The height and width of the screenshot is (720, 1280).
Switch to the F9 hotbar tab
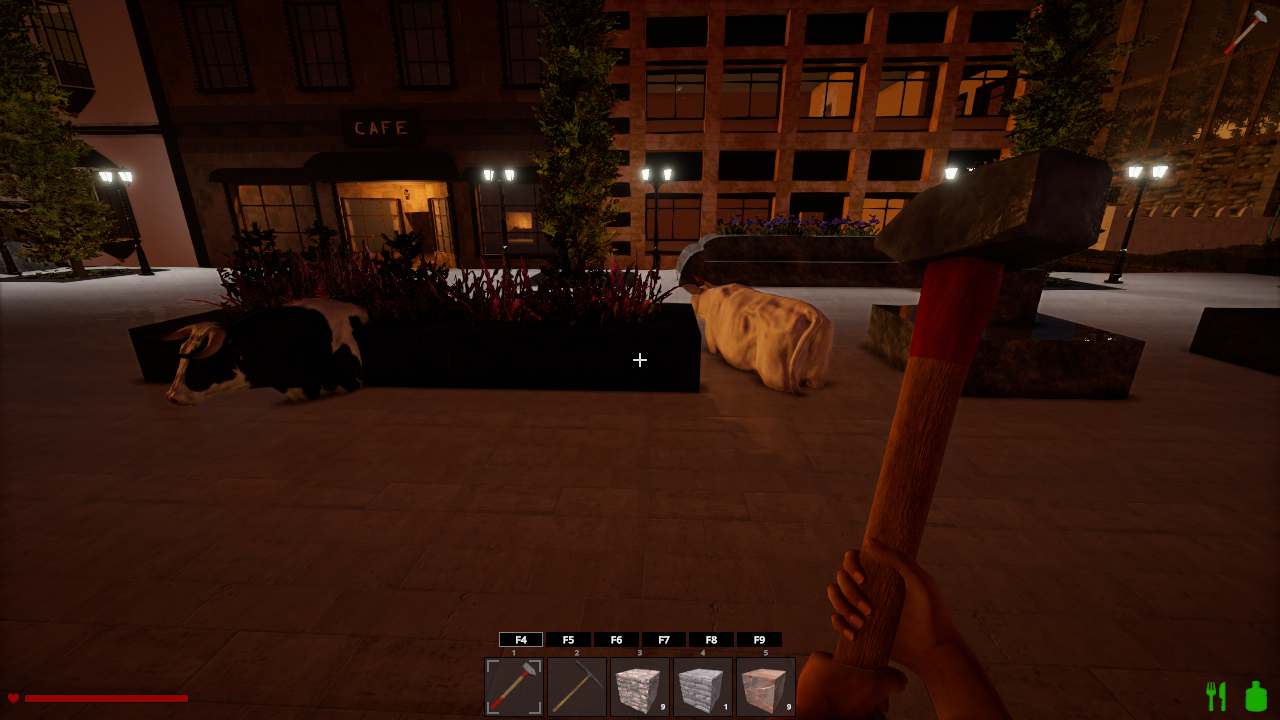pos(759,640)
